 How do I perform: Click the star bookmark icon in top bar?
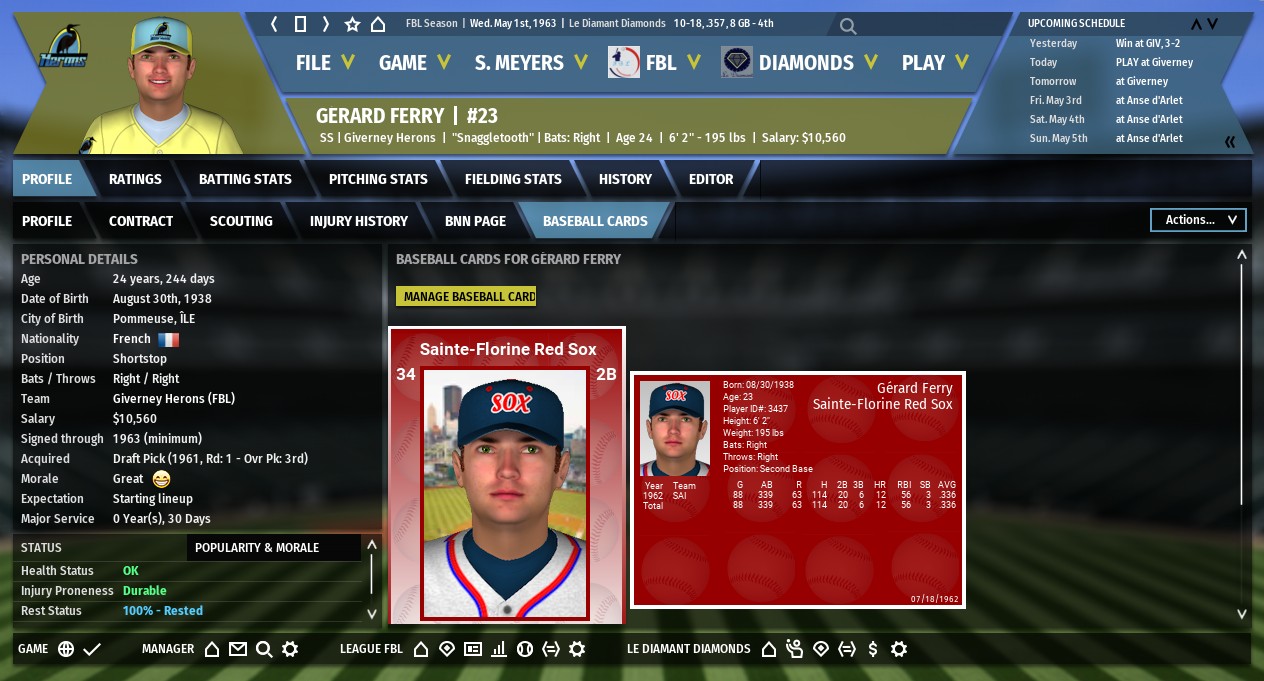click(x=352, y=24)
